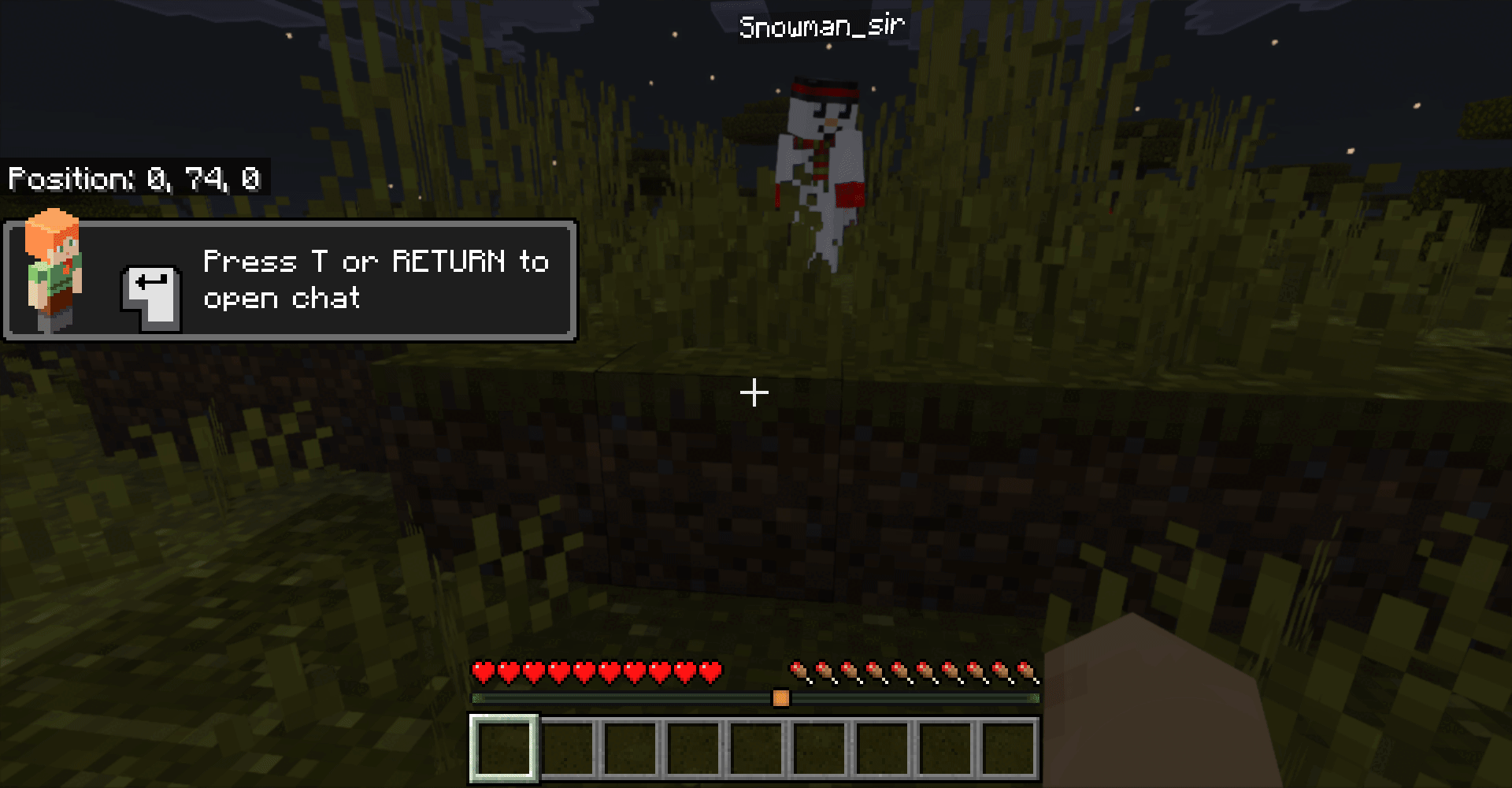Click the Snowman_sir nametag
Viewport: 1512px width, 788px height.
coord(822,24)
